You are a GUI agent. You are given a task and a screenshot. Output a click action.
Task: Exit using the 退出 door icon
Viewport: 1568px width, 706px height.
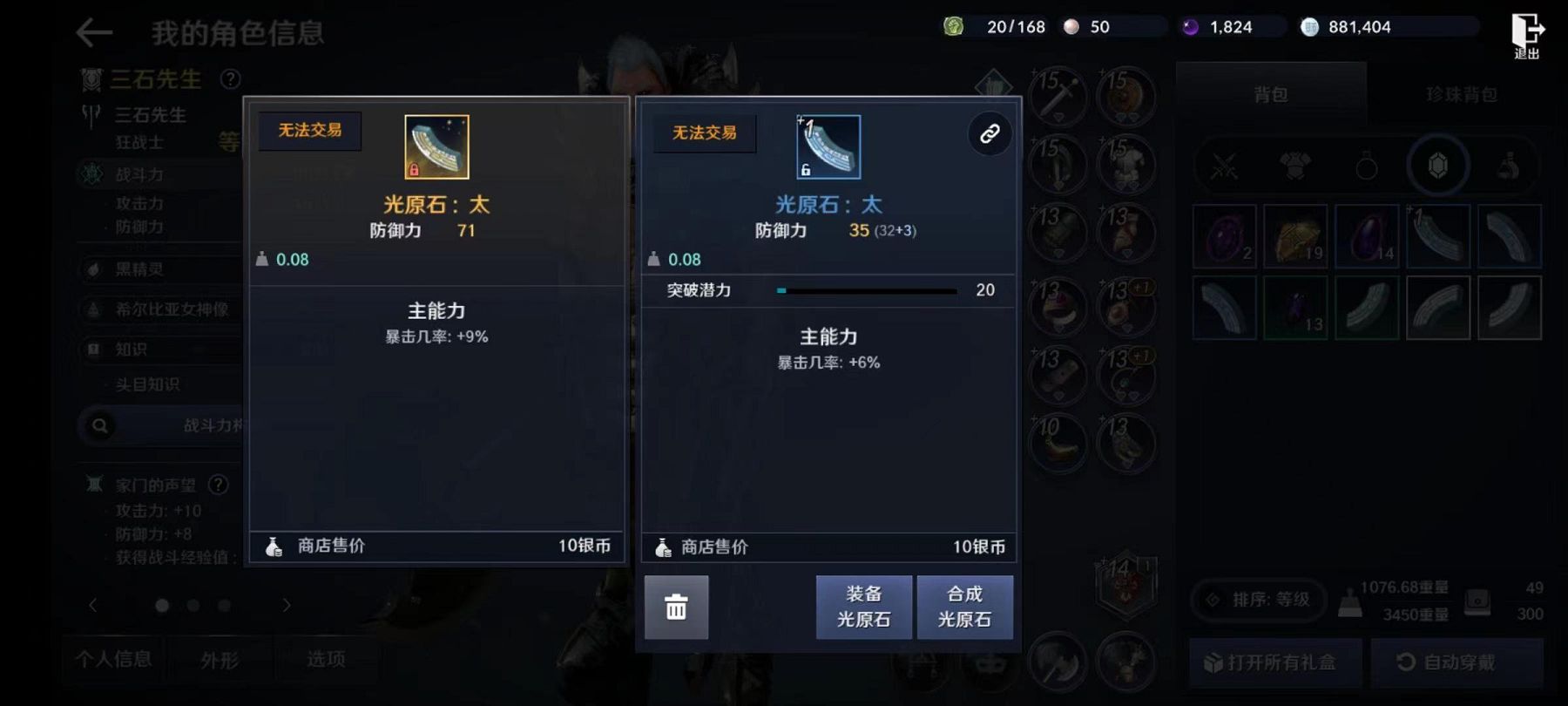(x=1526, y=35)
